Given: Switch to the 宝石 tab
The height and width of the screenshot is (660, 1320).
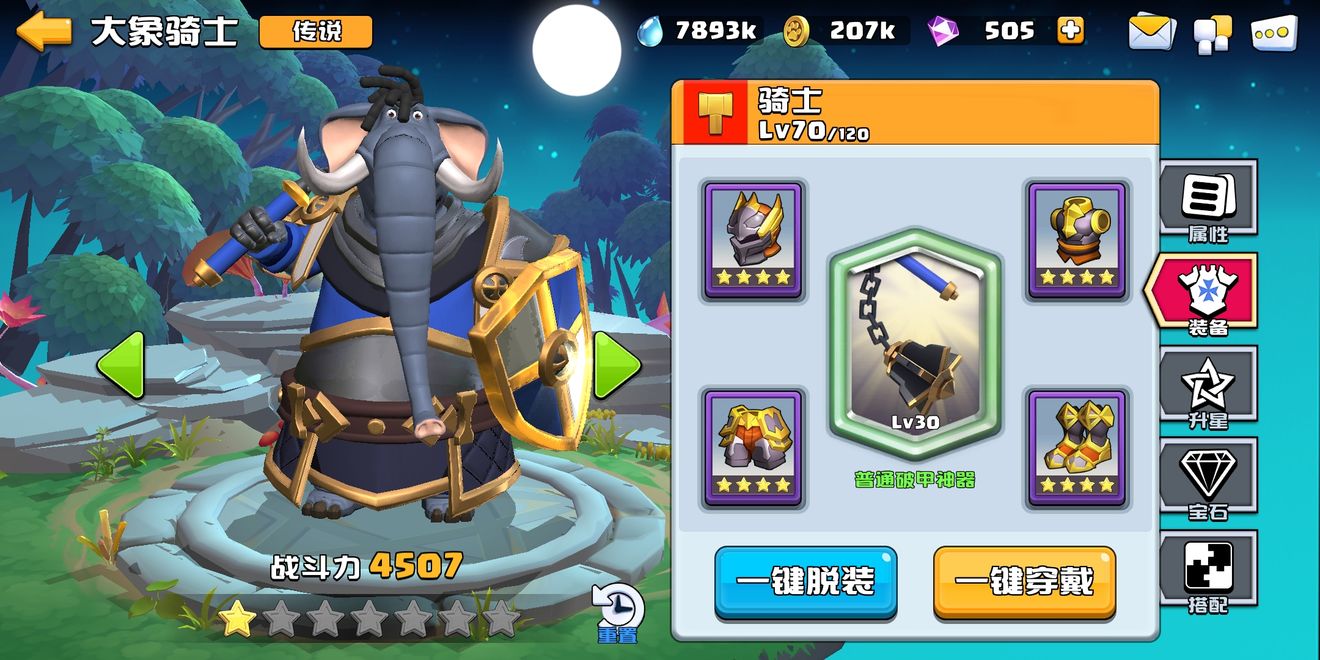Looking at the screenshot, I should click(1208, 480).
